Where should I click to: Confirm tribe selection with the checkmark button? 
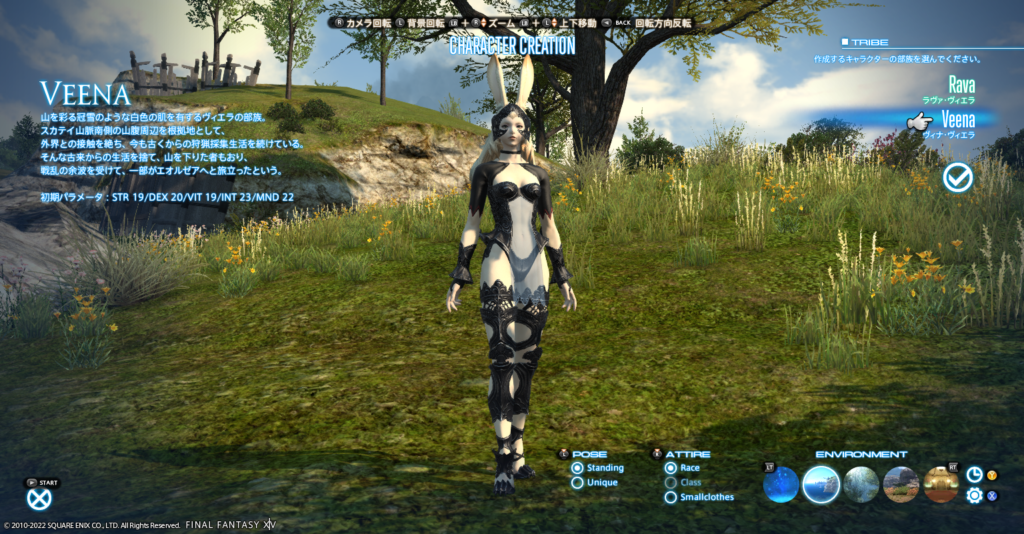click(x=958, y=178)
